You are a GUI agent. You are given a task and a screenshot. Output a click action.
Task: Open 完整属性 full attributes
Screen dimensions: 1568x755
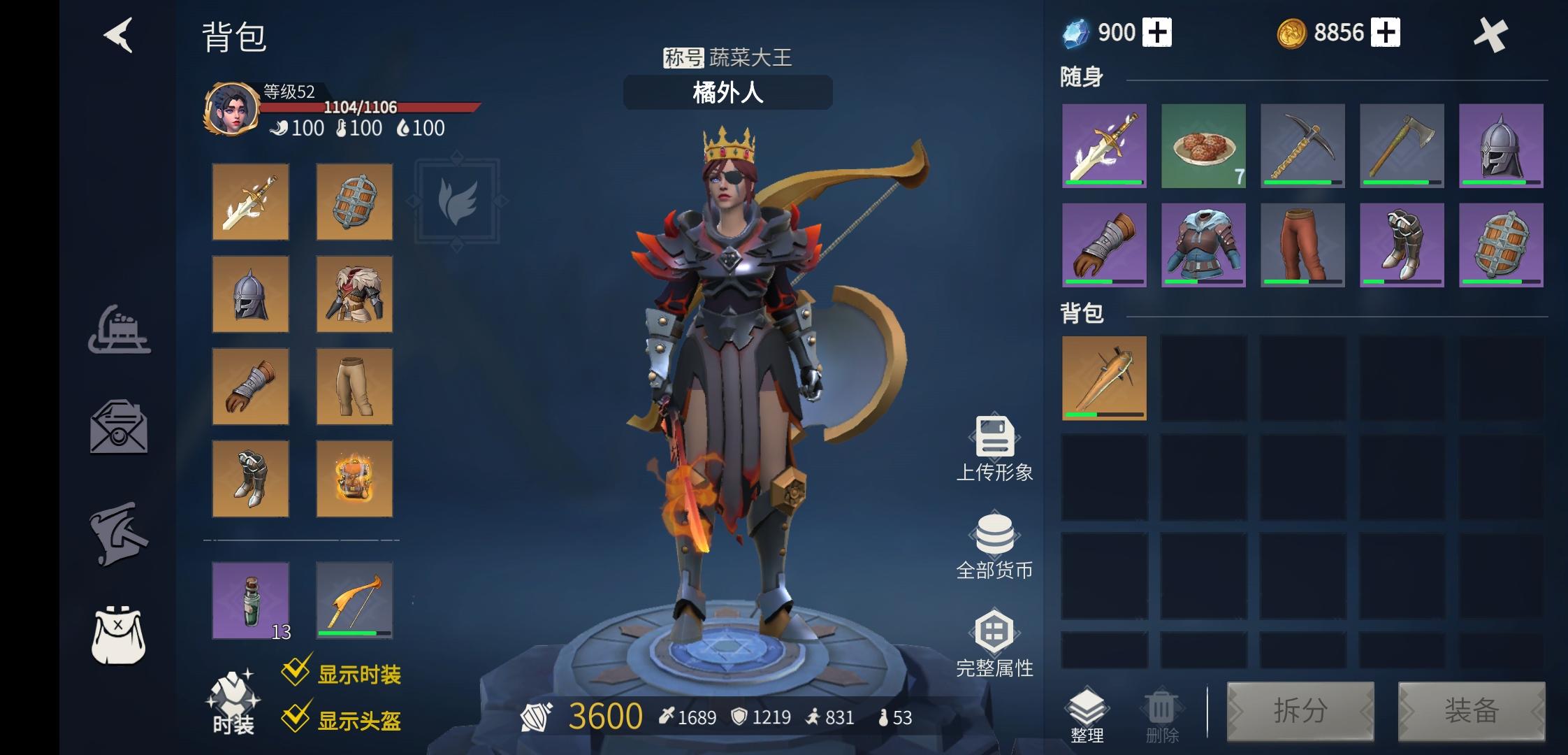pos(994,645)
